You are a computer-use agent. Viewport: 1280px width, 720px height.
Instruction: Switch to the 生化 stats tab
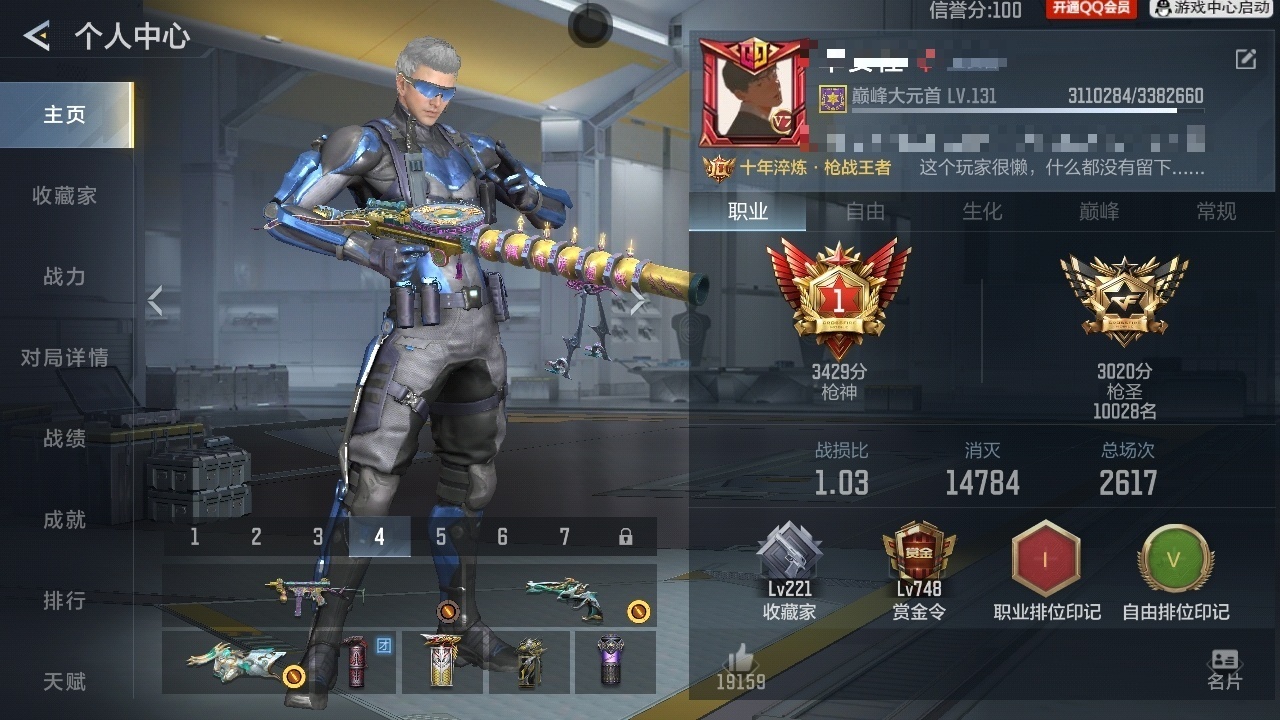click(x=982, y=212)
